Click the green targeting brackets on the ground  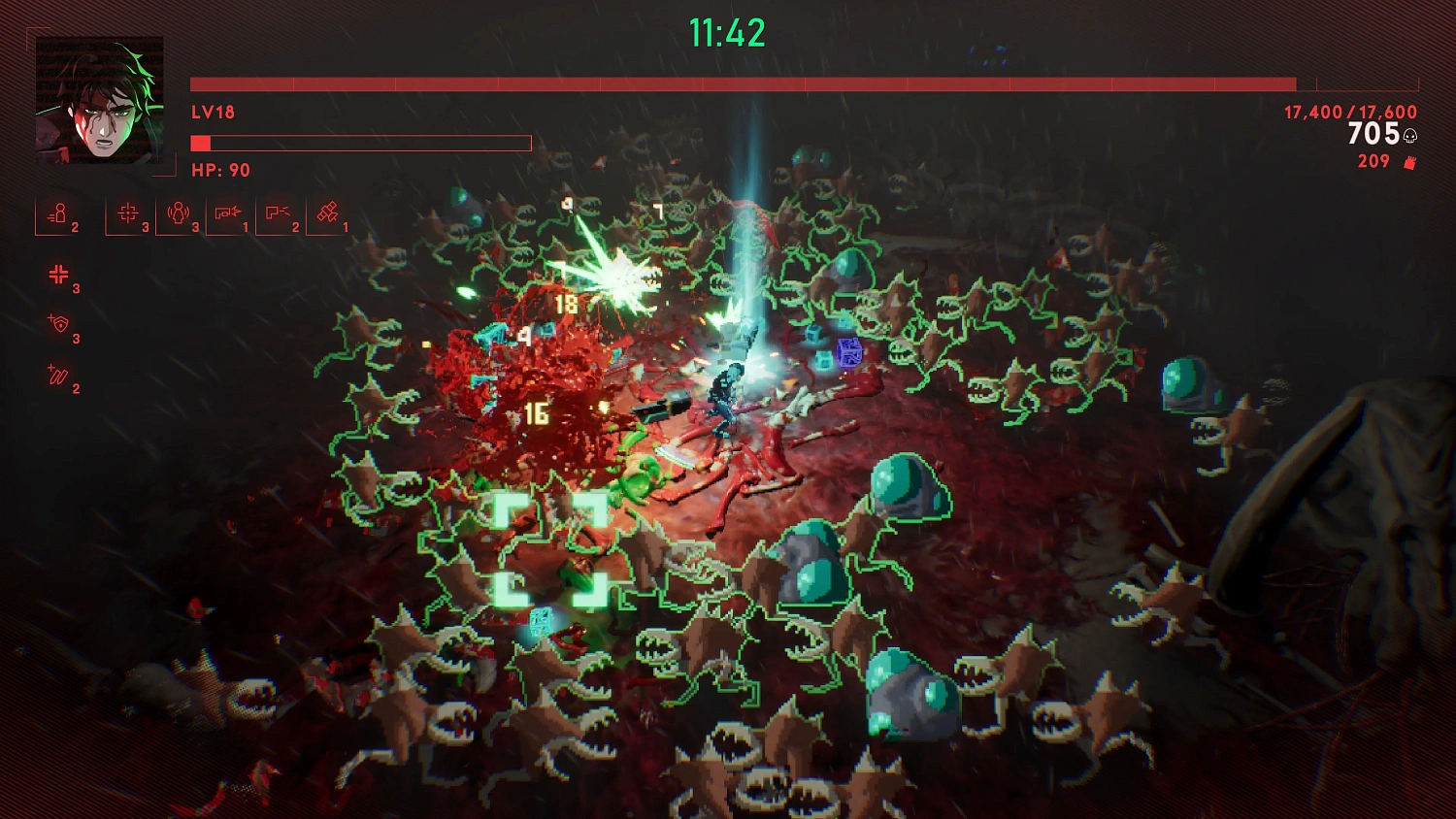pyautogui.click(x=551, y=548)
